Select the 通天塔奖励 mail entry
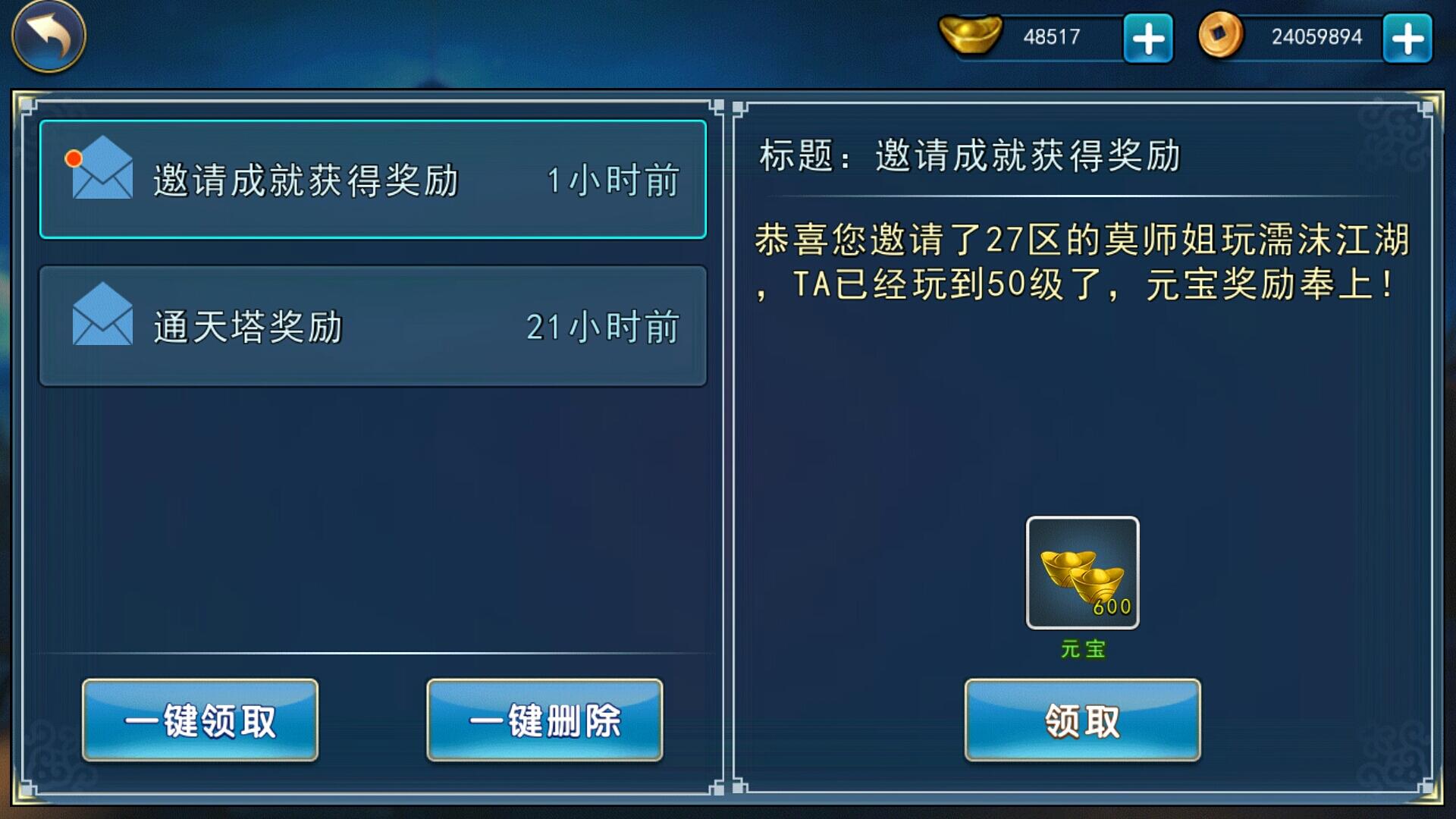 pos(372,325)
